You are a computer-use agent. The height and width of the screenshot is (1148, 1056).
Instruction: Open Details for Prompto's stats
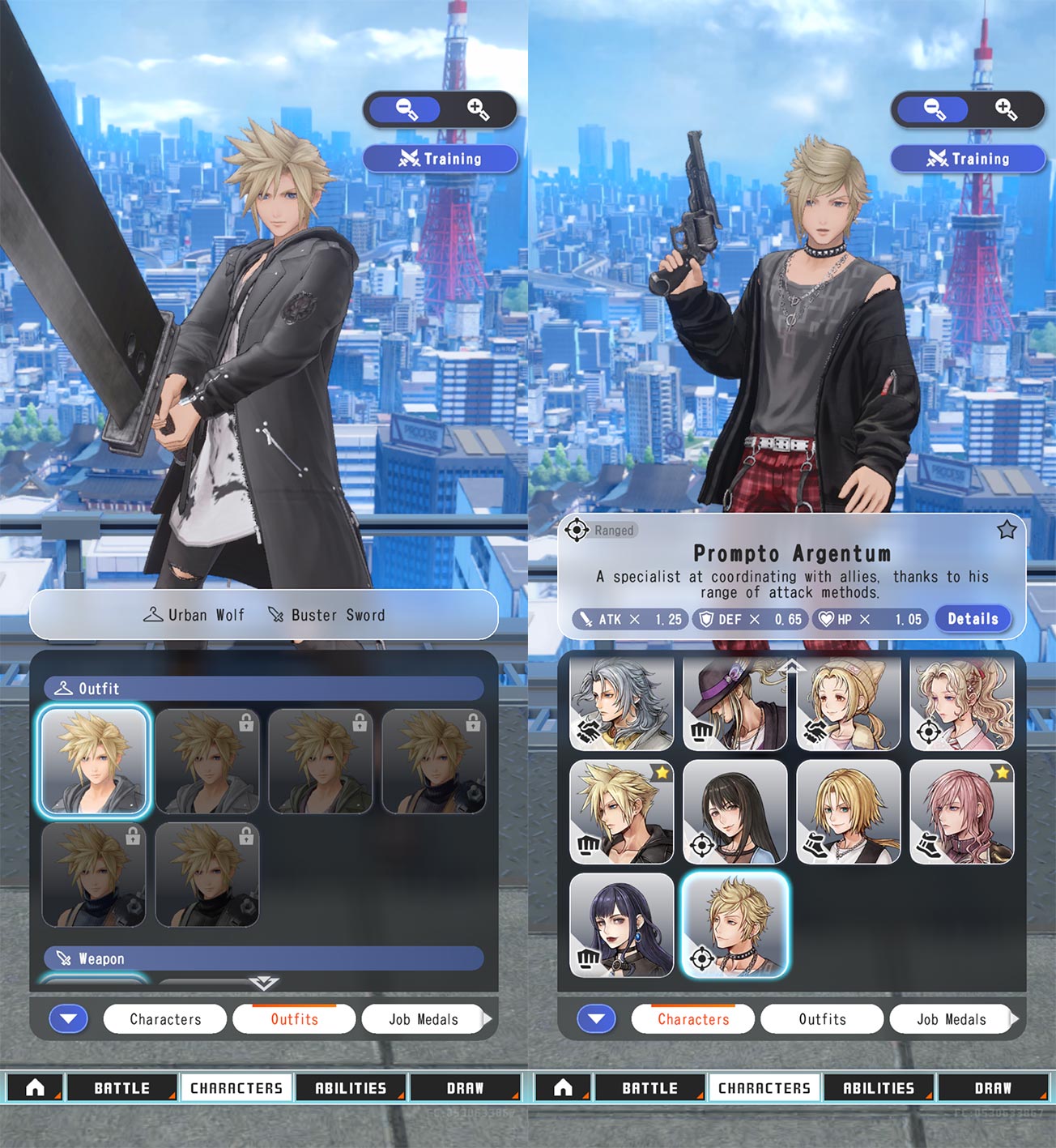[x=972, y=619]
